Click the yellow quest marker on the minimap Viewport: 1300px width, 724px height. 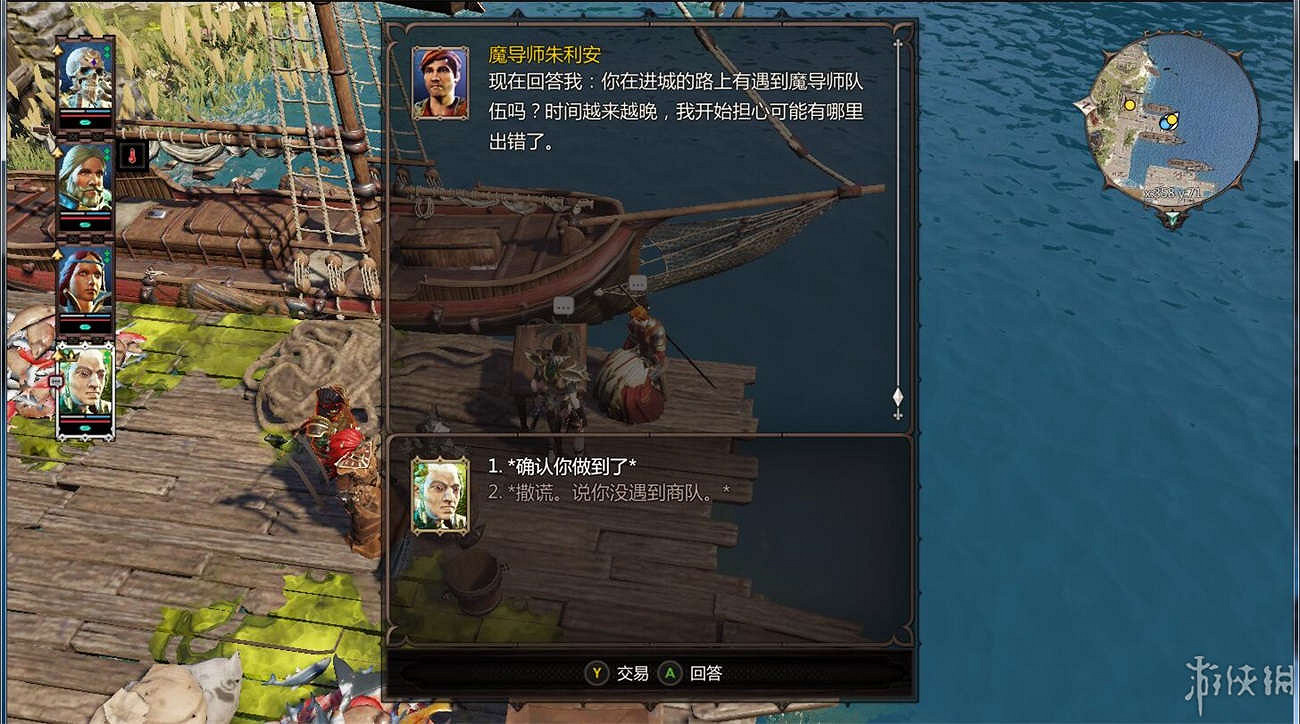1130,106
